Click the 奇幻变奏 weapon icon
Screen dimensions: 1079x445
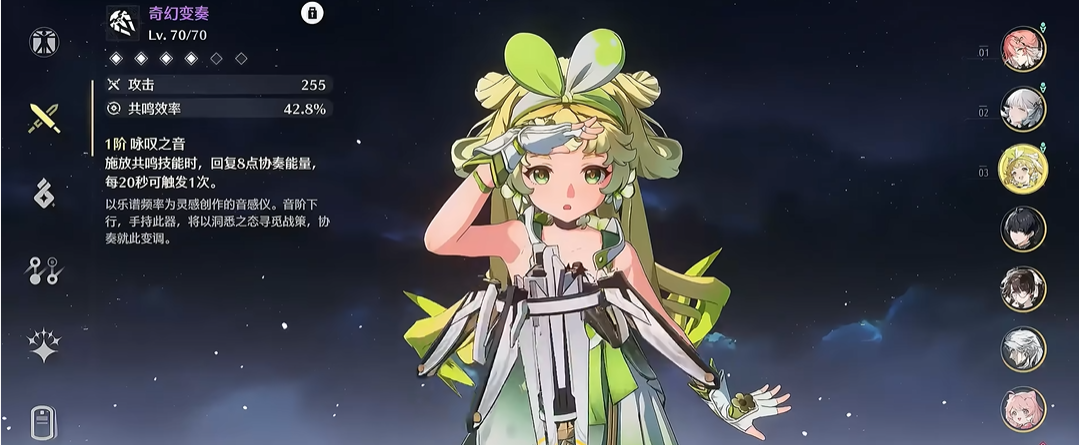pyautogui.click(x=122, y=21)
